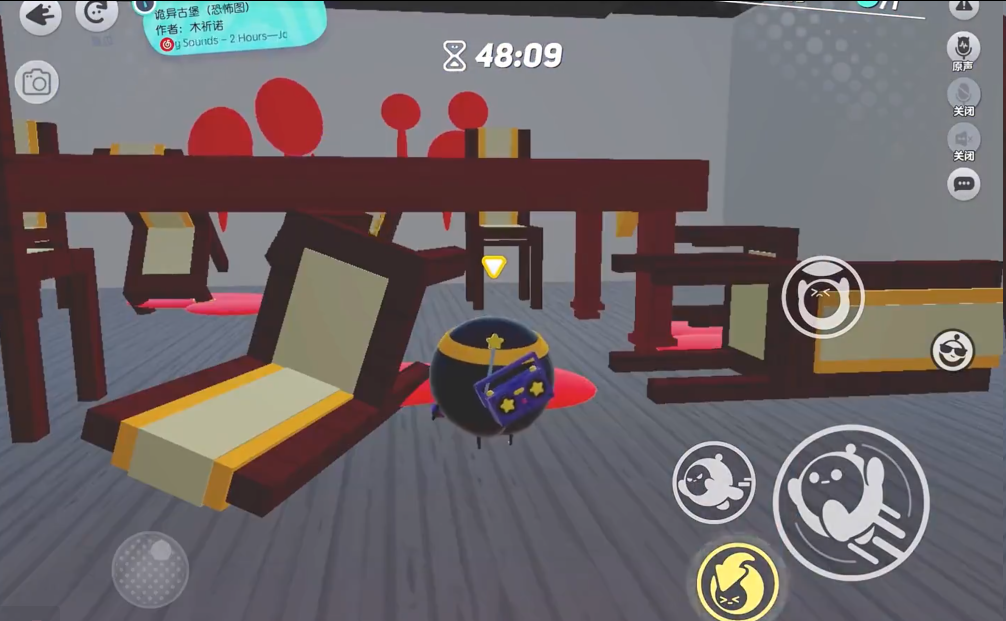Viewport: 1006px width, 621px height.
Task: Activate the squinting face grab button
Action: pyautogui.click(x=822, y=297)
